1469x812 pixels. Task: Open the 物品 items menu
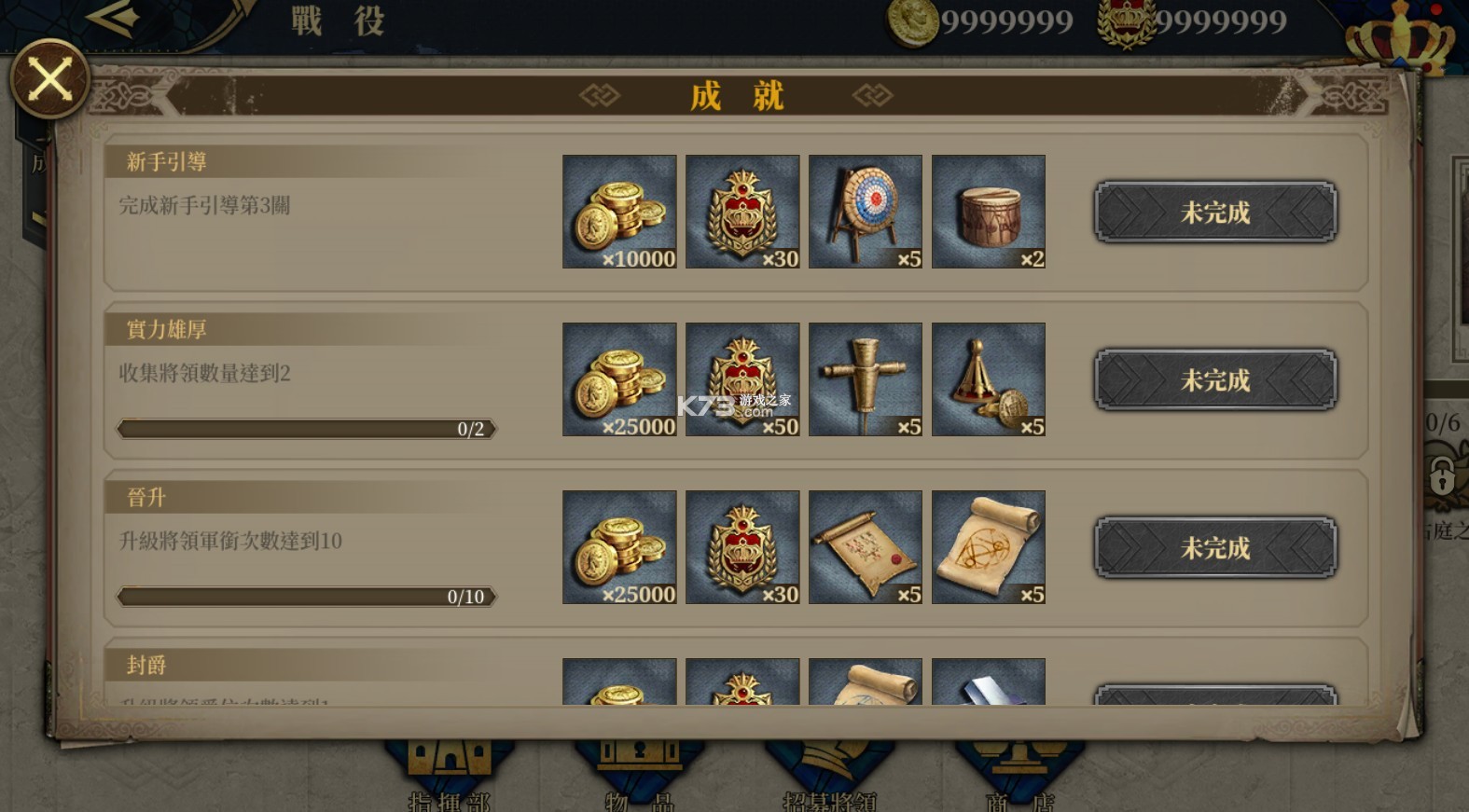pos(639,776)
